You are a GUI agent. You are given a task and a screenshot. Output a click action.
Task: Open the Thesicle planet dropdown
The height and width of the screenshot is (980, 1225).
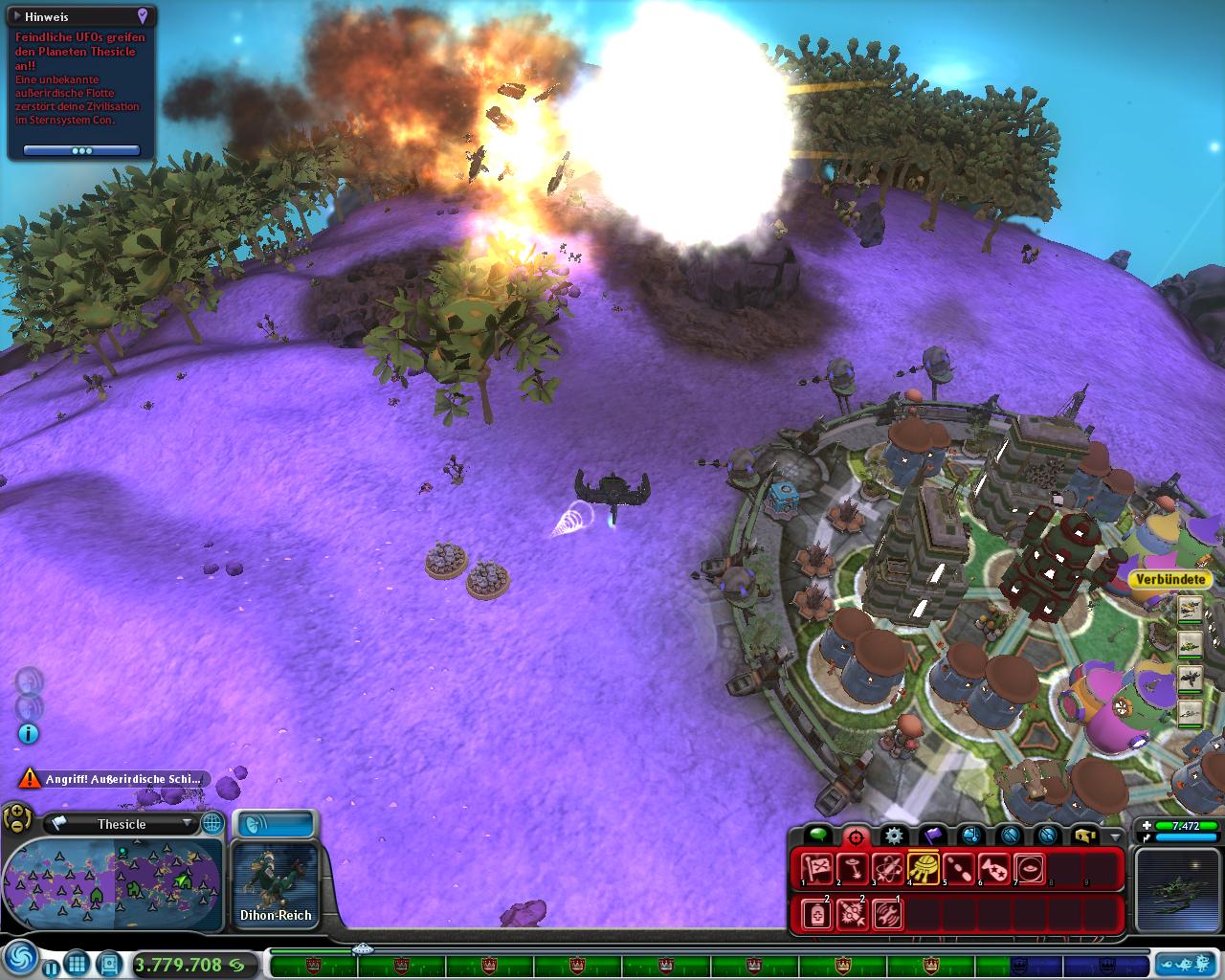click(188, 823)
